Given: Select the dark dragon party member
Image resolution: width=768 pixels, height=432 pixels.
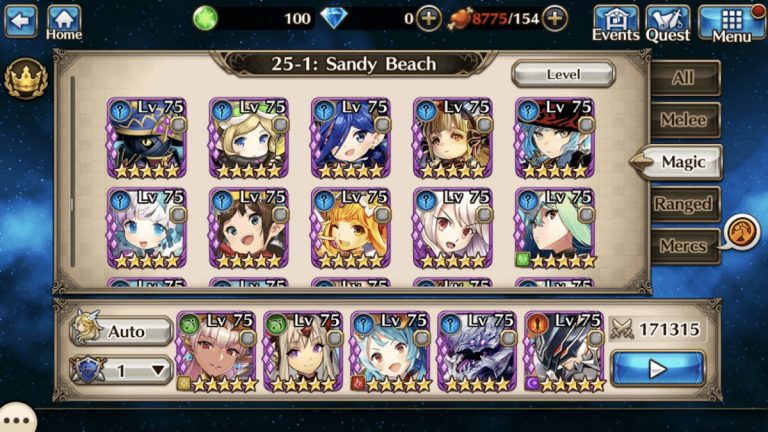Looking at the screenshot, I should coord(476,352).
